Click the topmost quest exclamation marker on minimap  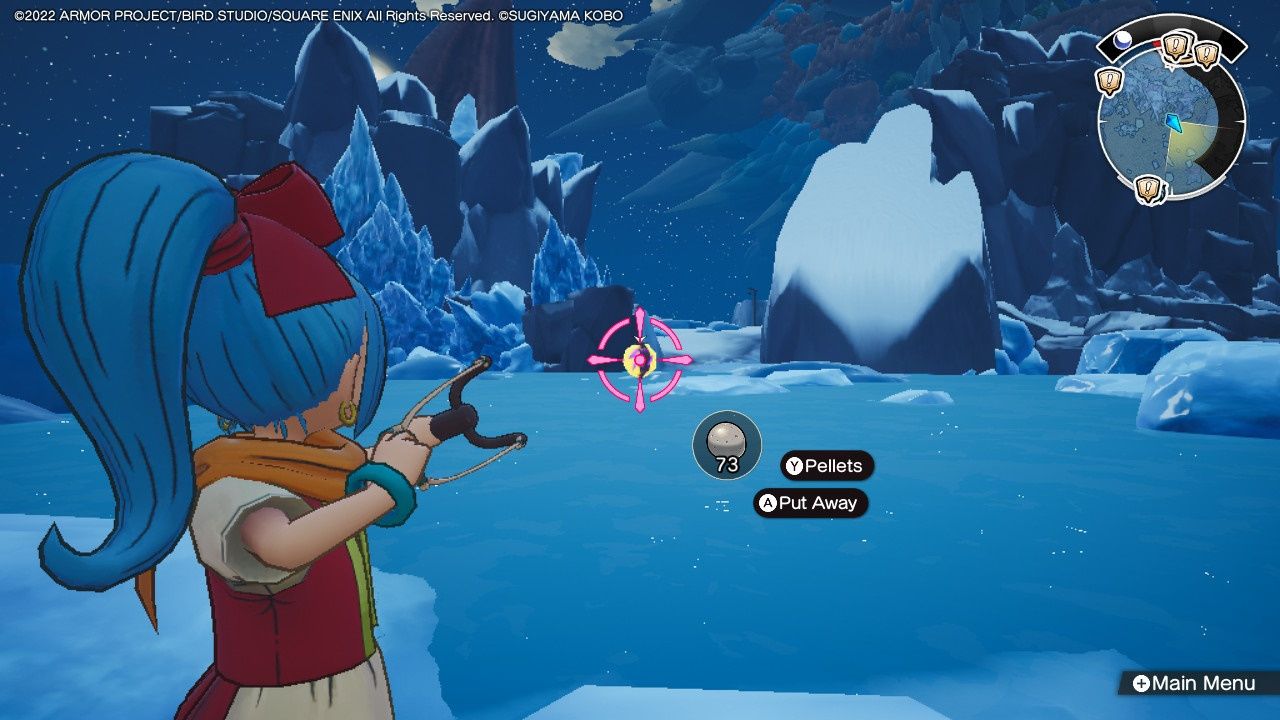(1175, 45)
